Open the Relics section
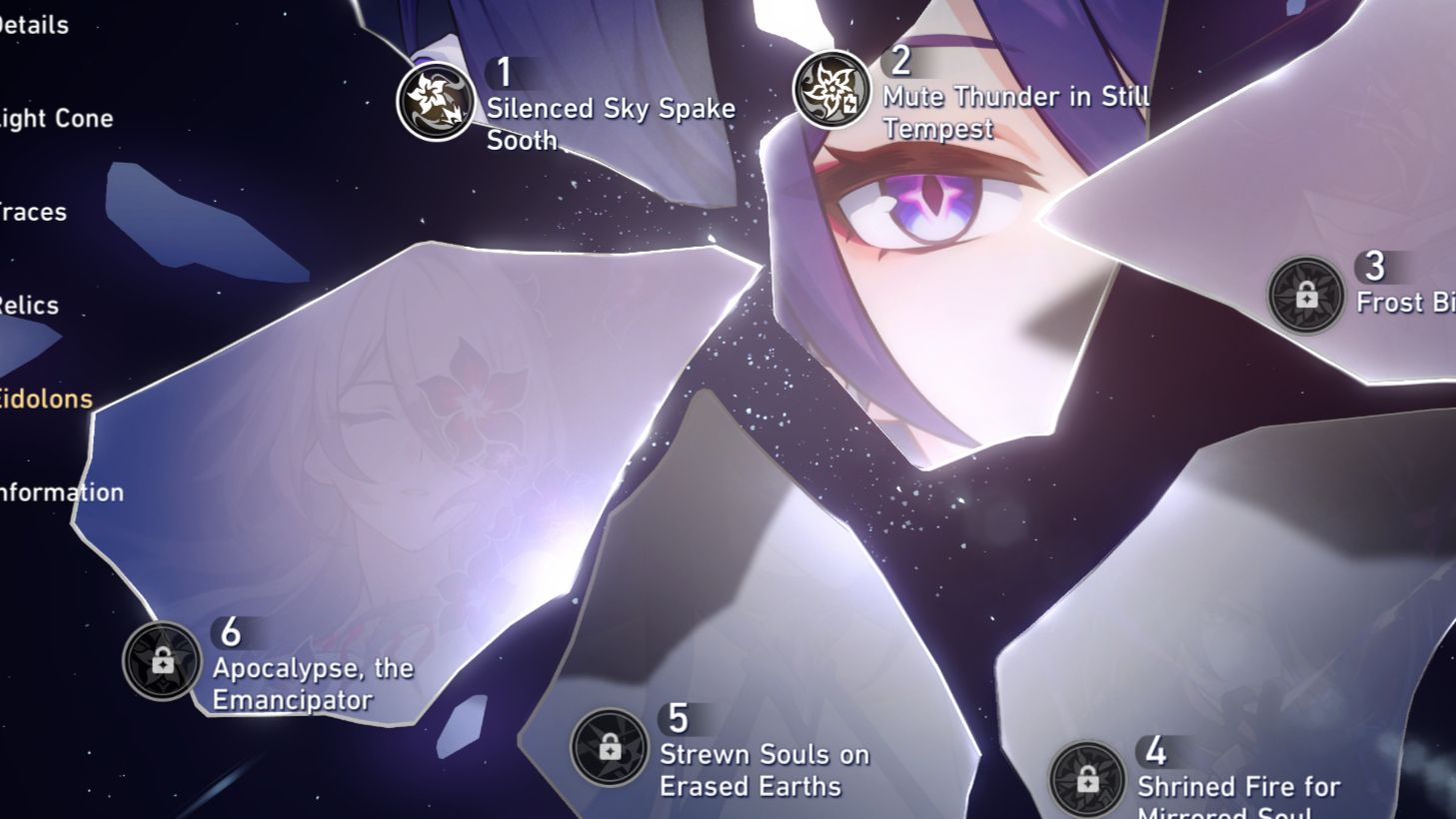Viewport: 1456px width, 819px height. click(28, 306)
